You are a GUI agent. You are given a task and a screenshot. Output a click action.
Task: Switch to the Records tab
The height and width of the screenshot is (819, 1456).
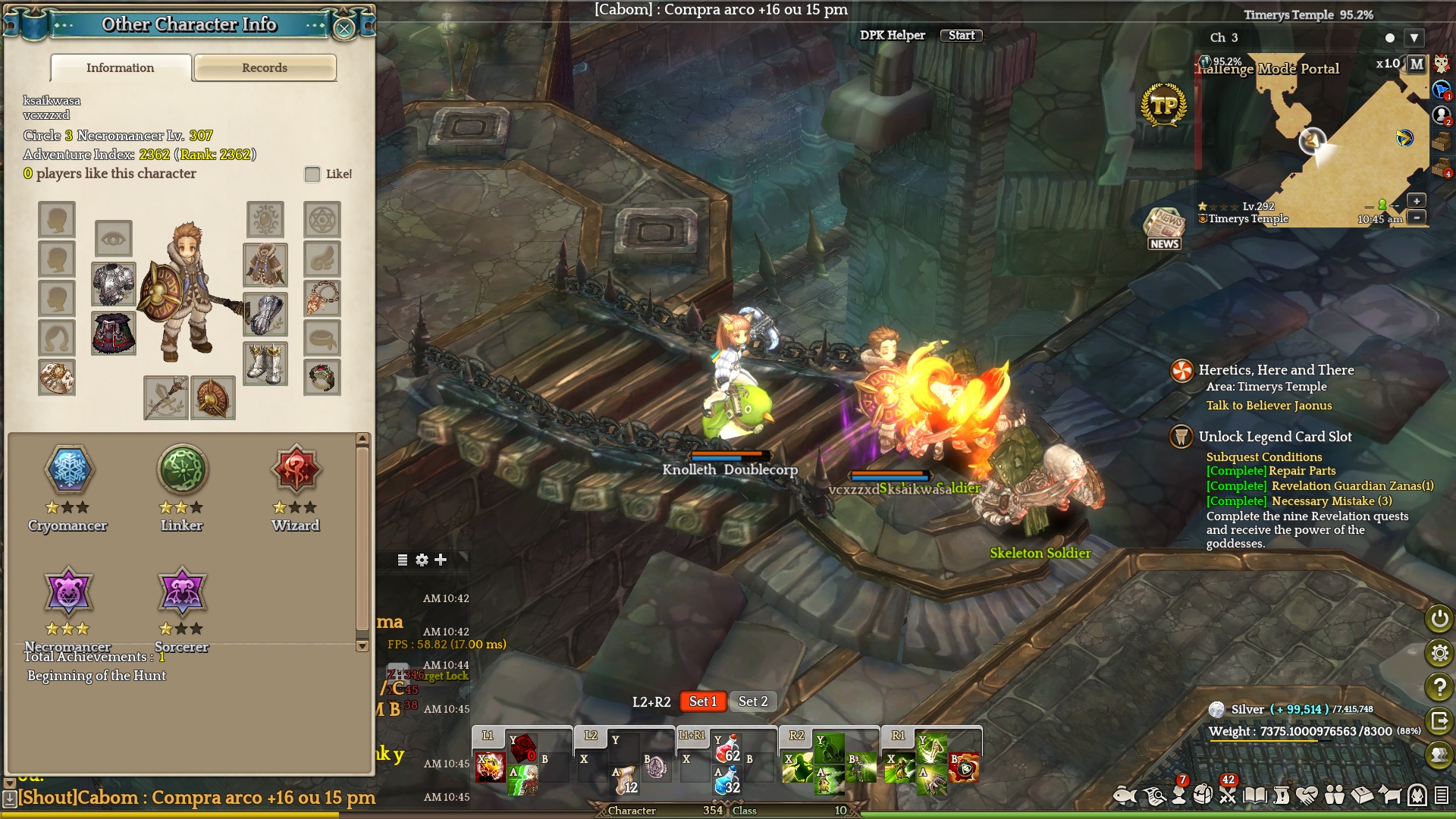coord(265,67)
